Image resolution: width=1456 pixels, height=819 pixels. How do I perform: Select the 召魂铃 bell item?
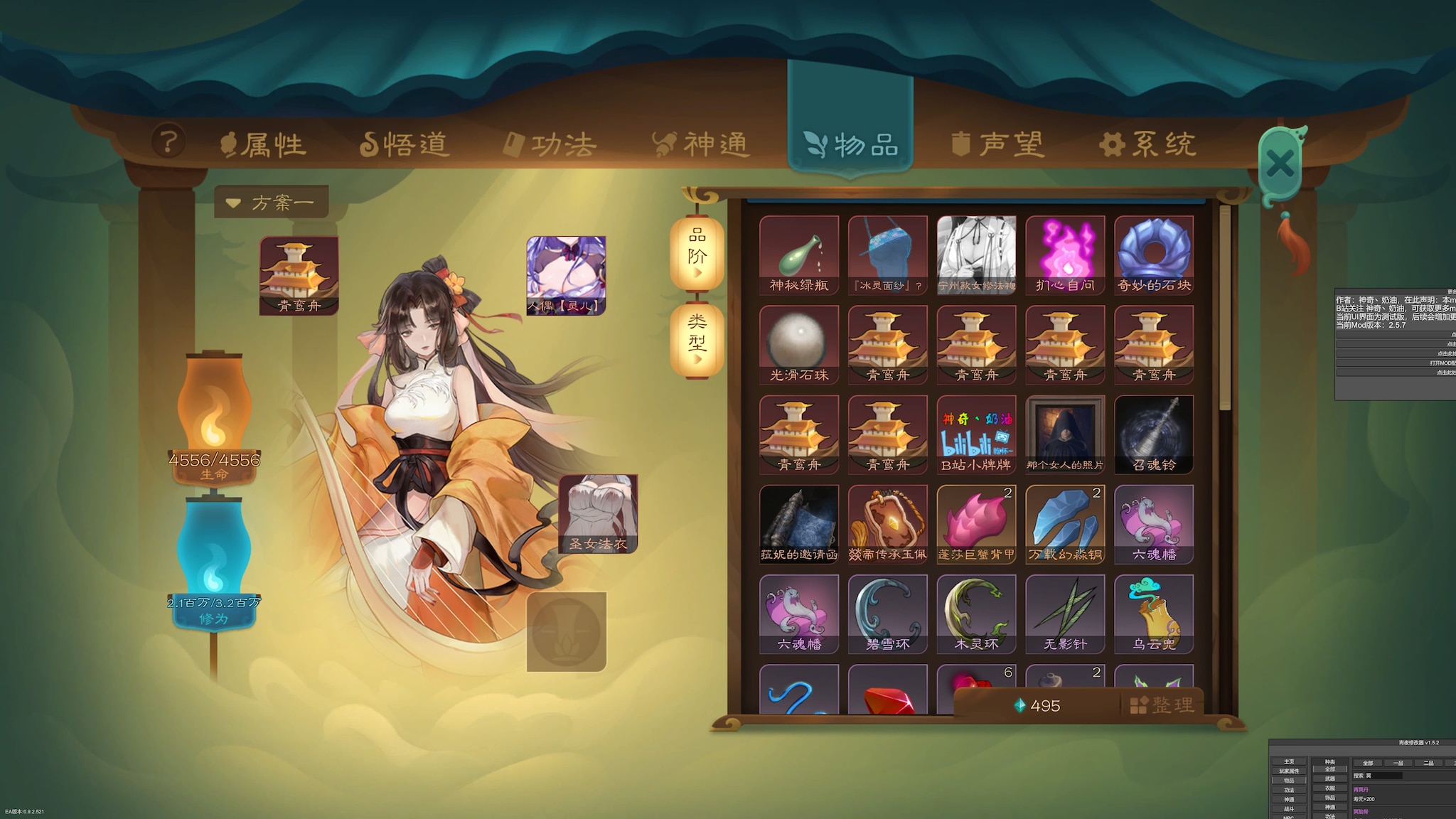click(x=1152, y=432)
